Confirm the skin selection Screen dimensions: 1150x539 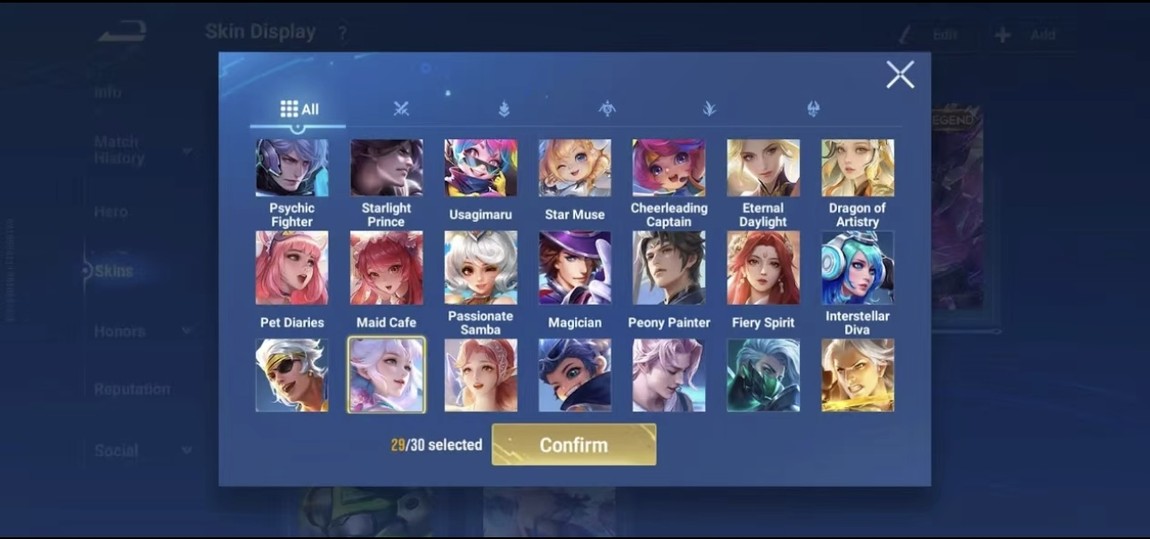[574, 445]
